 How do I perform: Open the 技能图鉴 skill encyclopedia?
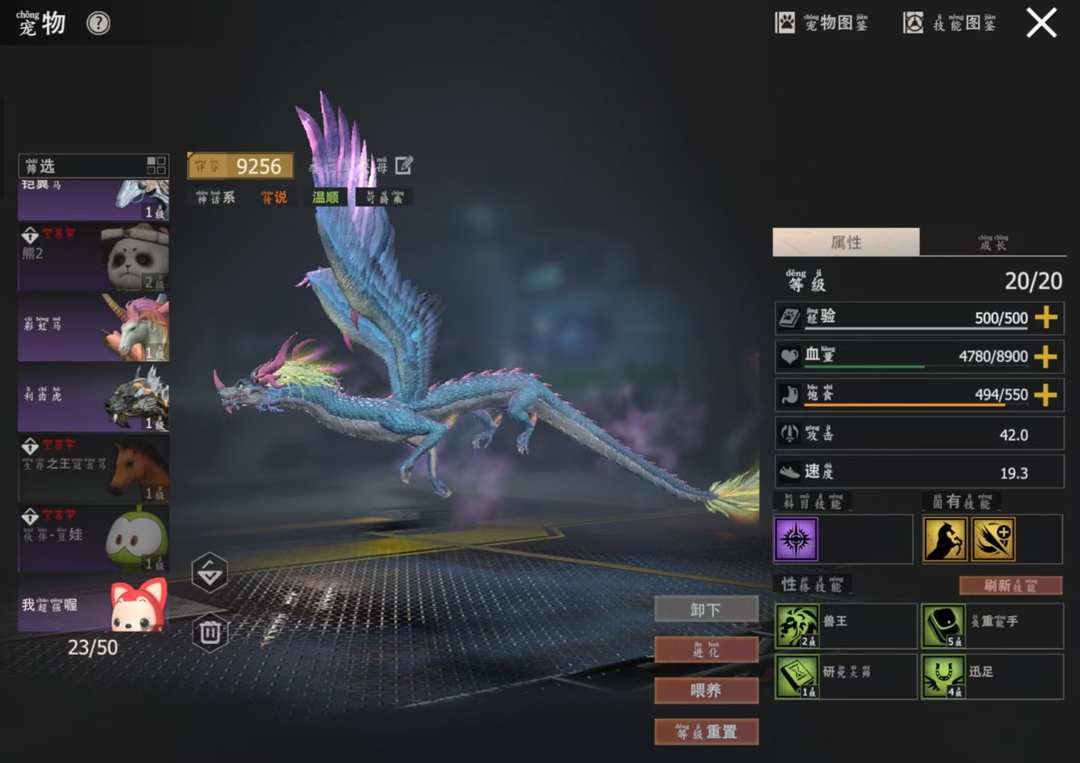coord(950,23)
